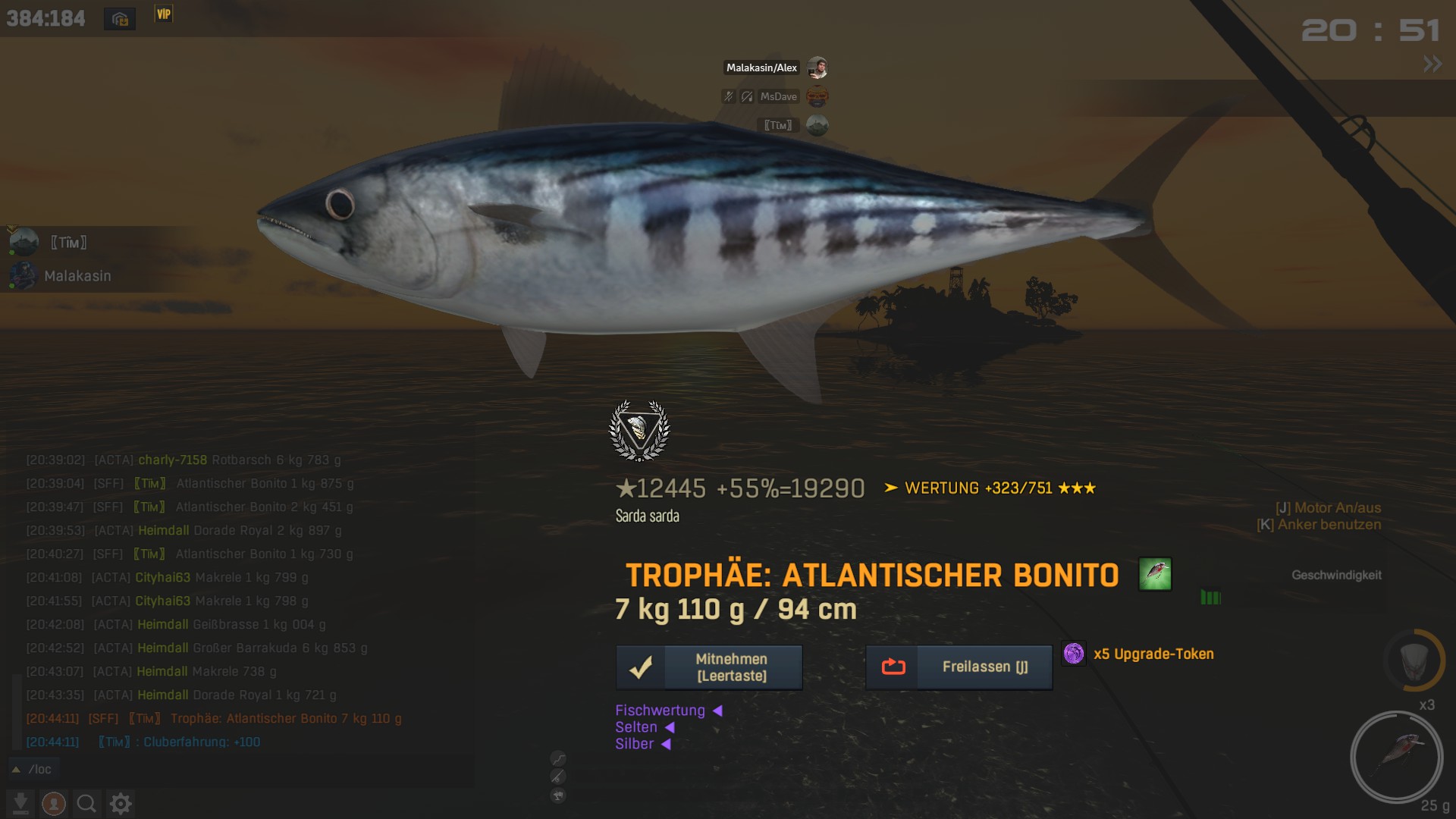1456x819 pixels.
Task: Open the chat search magnifier
Action: click(x=86, y=803)
